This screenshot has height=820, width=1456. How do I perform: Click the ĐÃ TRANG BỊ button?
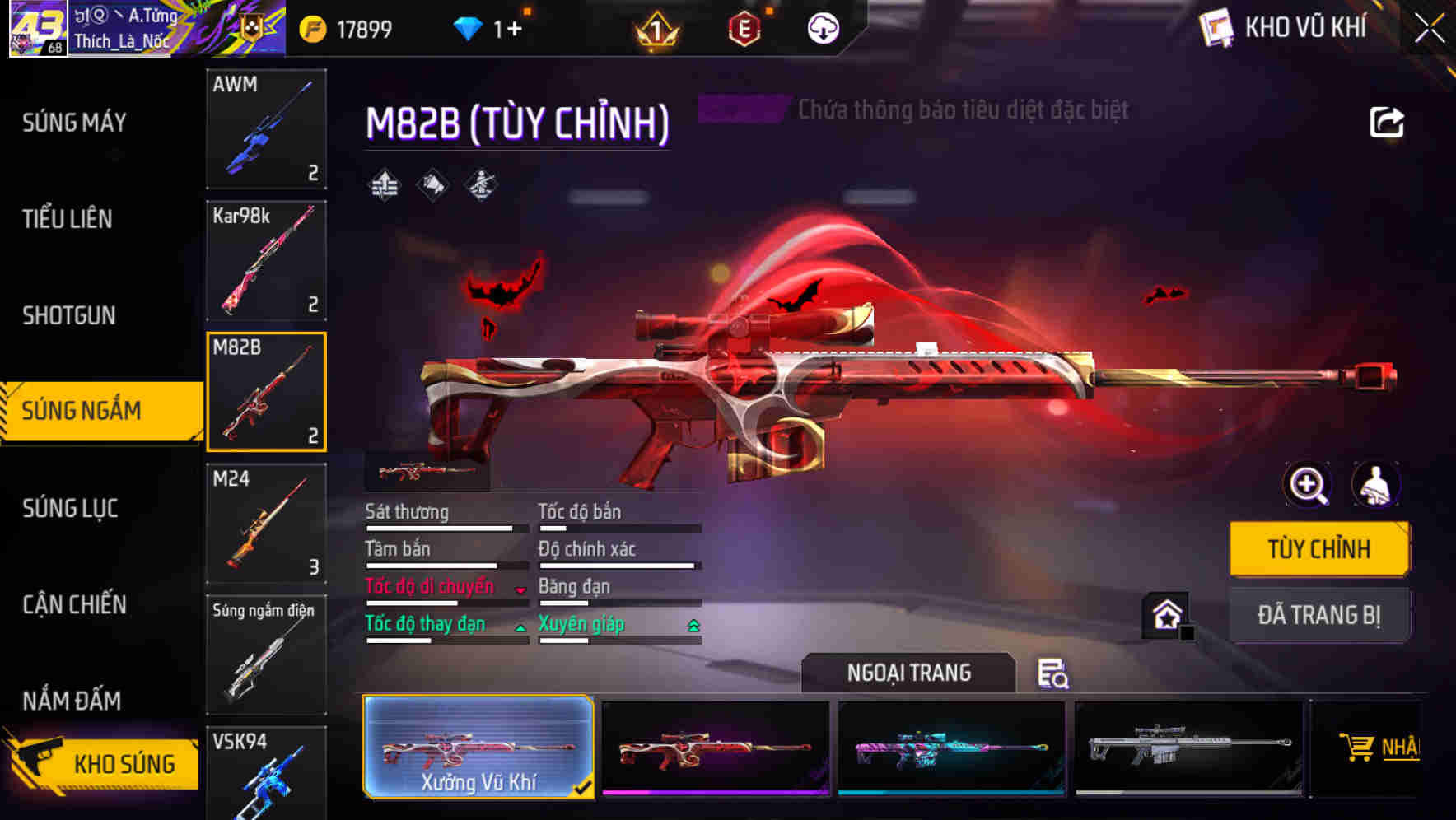(x=1319, y=615)
